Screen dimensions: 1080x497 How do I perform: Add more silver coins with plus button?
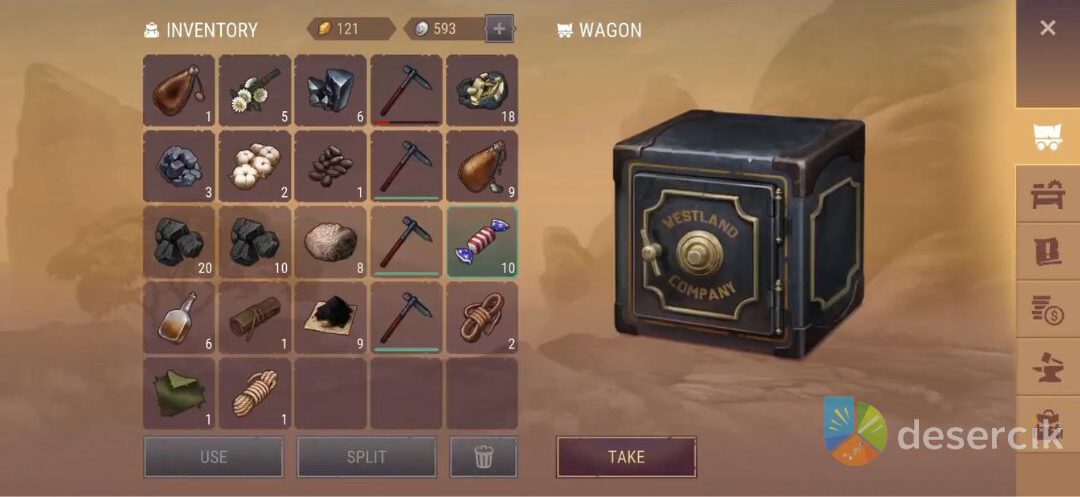tap(499, 29)
